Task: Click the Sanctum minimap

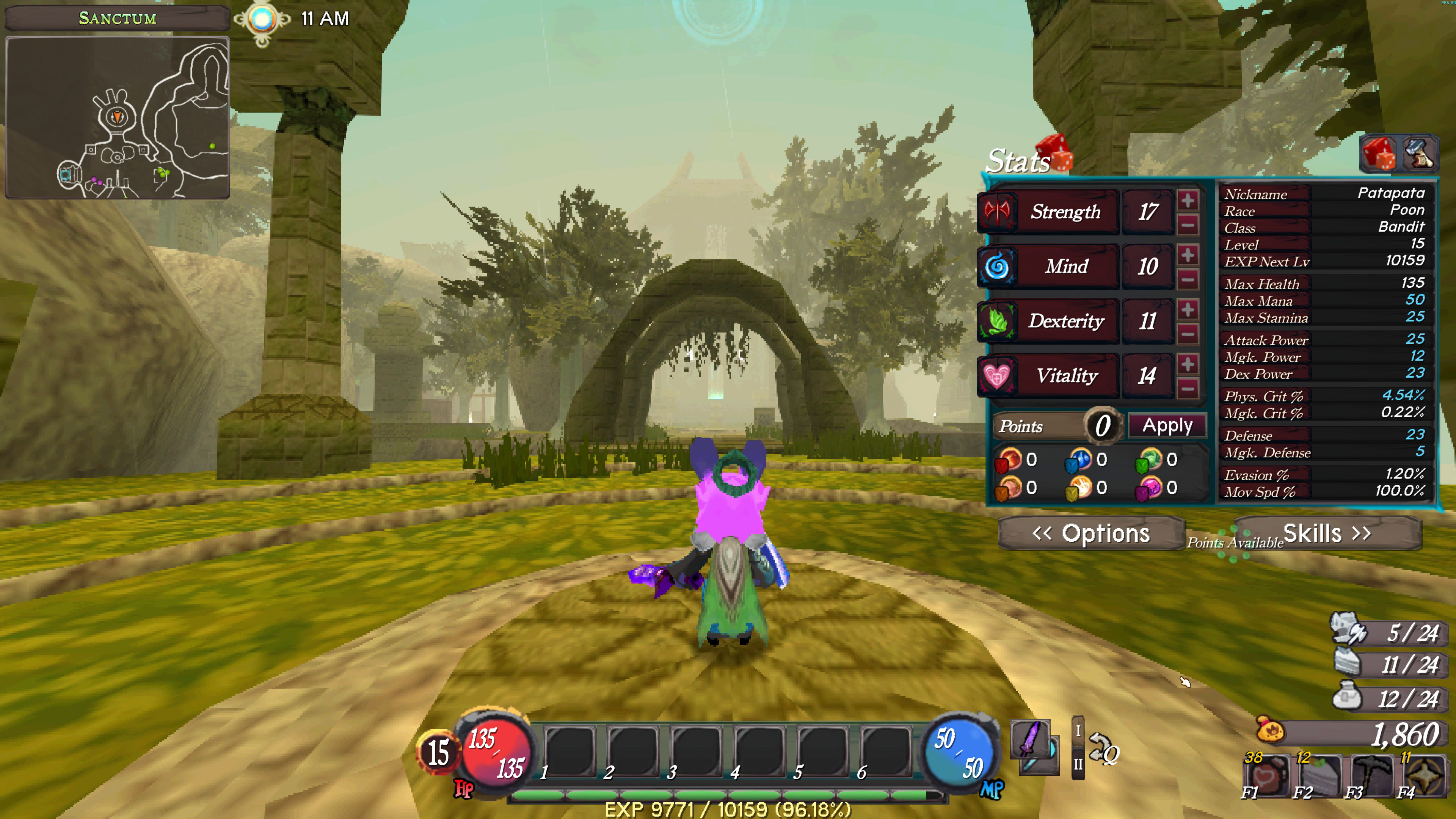Action: [117, 118]
